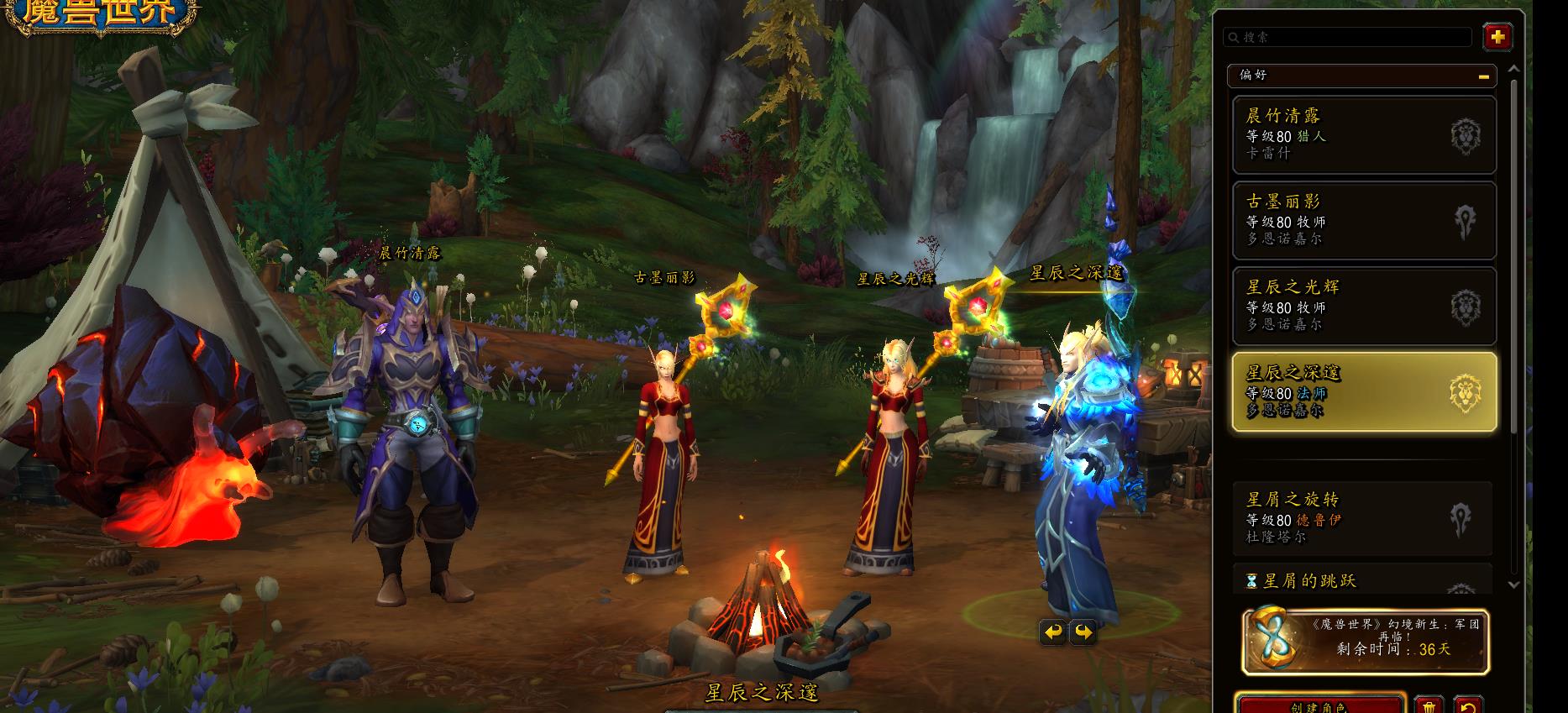Click the red plus button beside search
The height and width of the screenshot is (713, 1568).
[1497, 37]
